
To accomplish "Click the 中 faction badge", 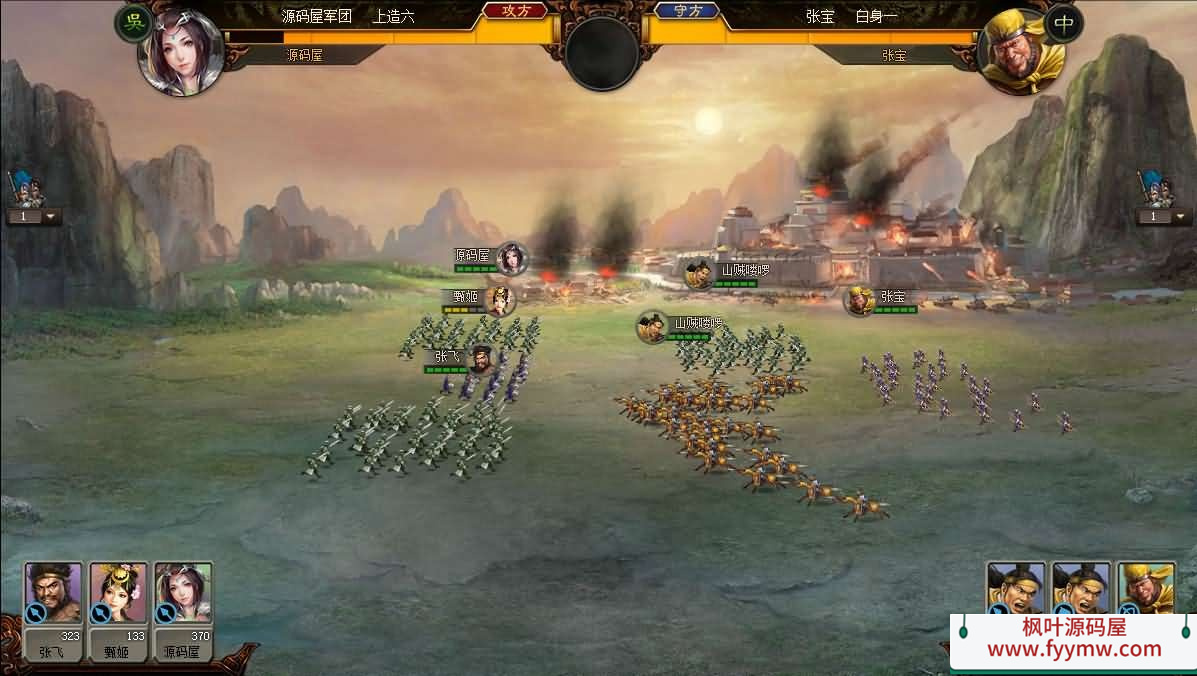I will point(1064,24).
